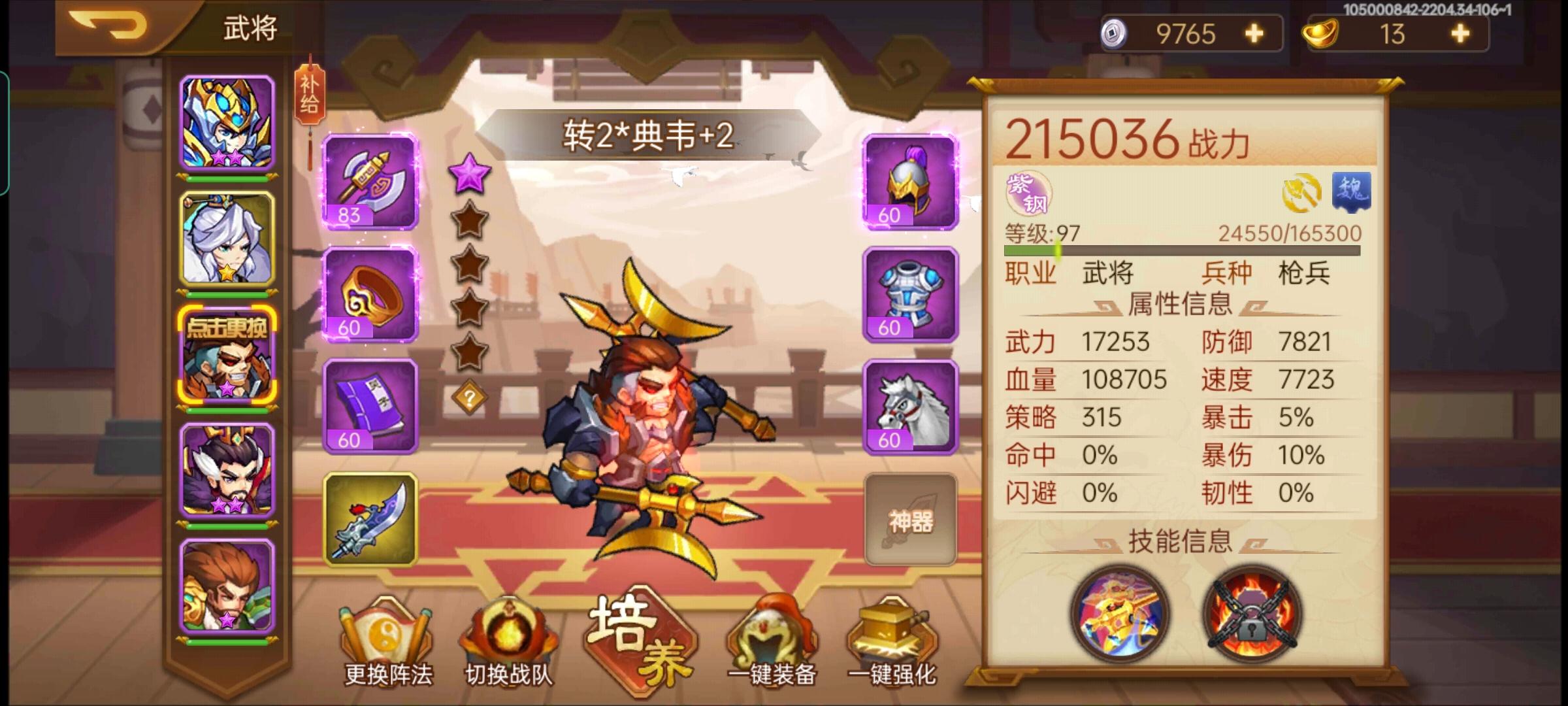Select the 一键强化 (one-key enhance) hammer icon
This screenshot has width=1568, height=706.
pos(892,631)
